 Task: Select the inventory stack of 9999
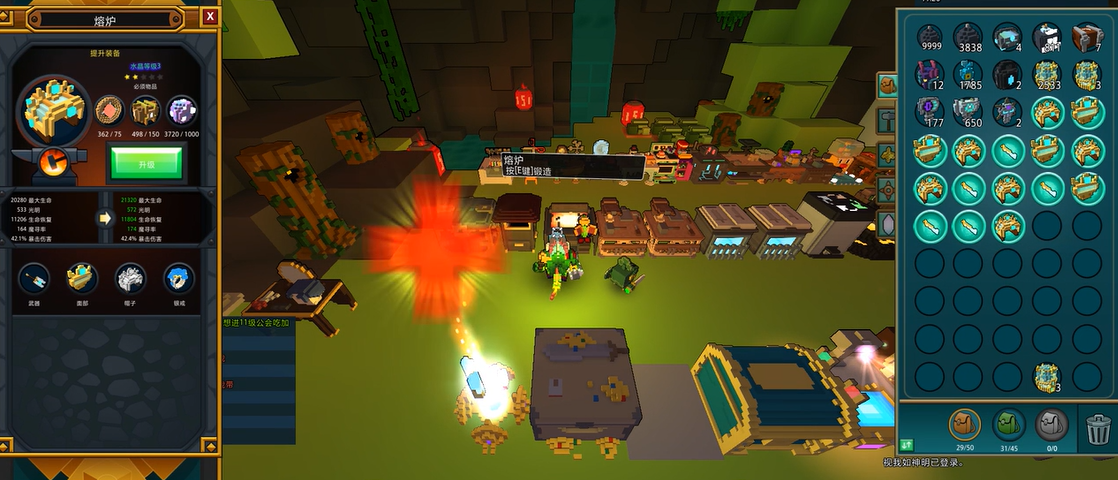tap(930, 38)
